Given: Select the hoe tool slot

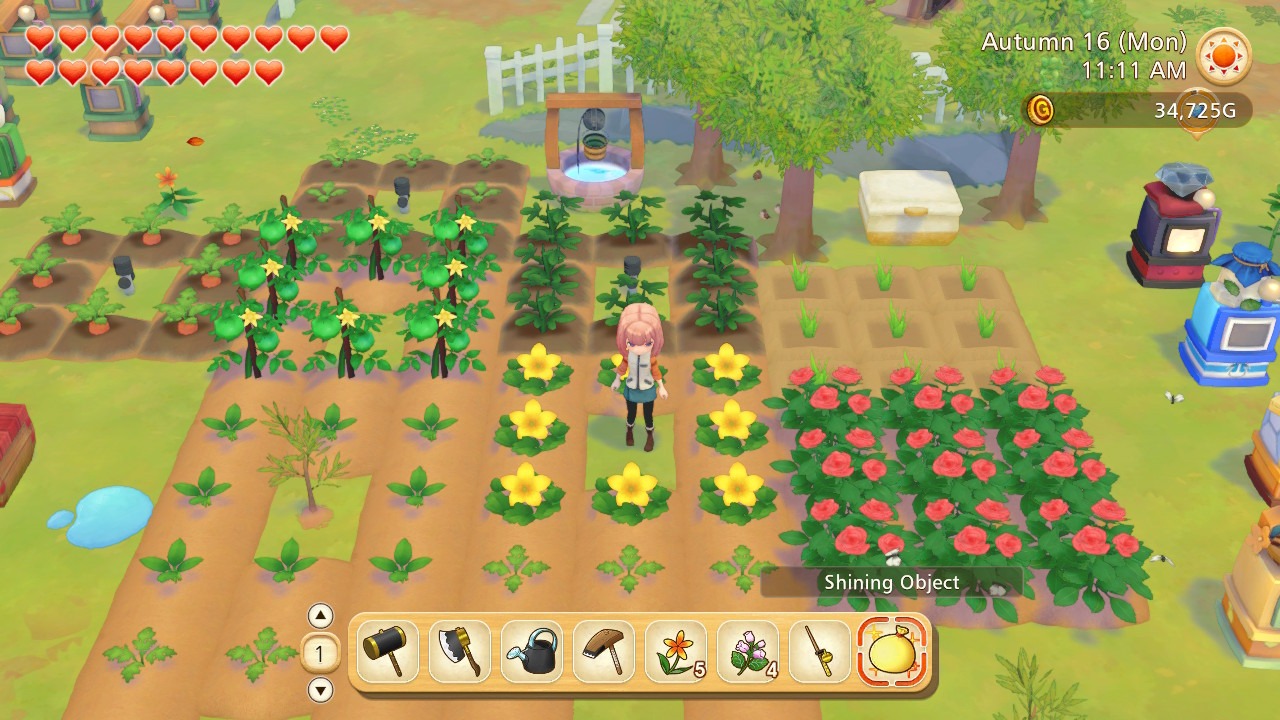Looking at the screenshot, I should [604, 652].
